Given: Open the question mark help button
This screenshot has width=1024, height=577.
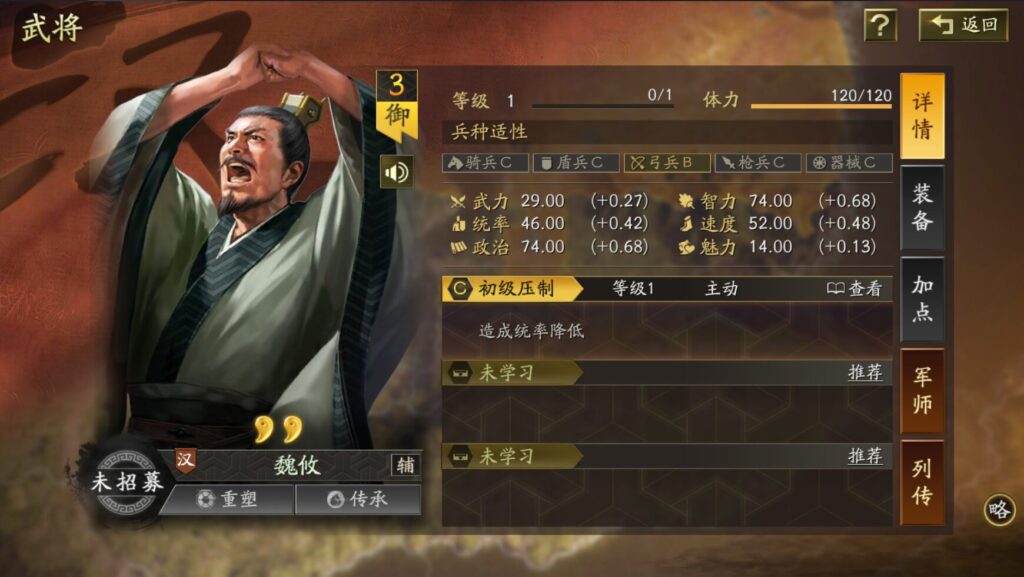Looking at the screenshot, I should click(x=880, y=25).
